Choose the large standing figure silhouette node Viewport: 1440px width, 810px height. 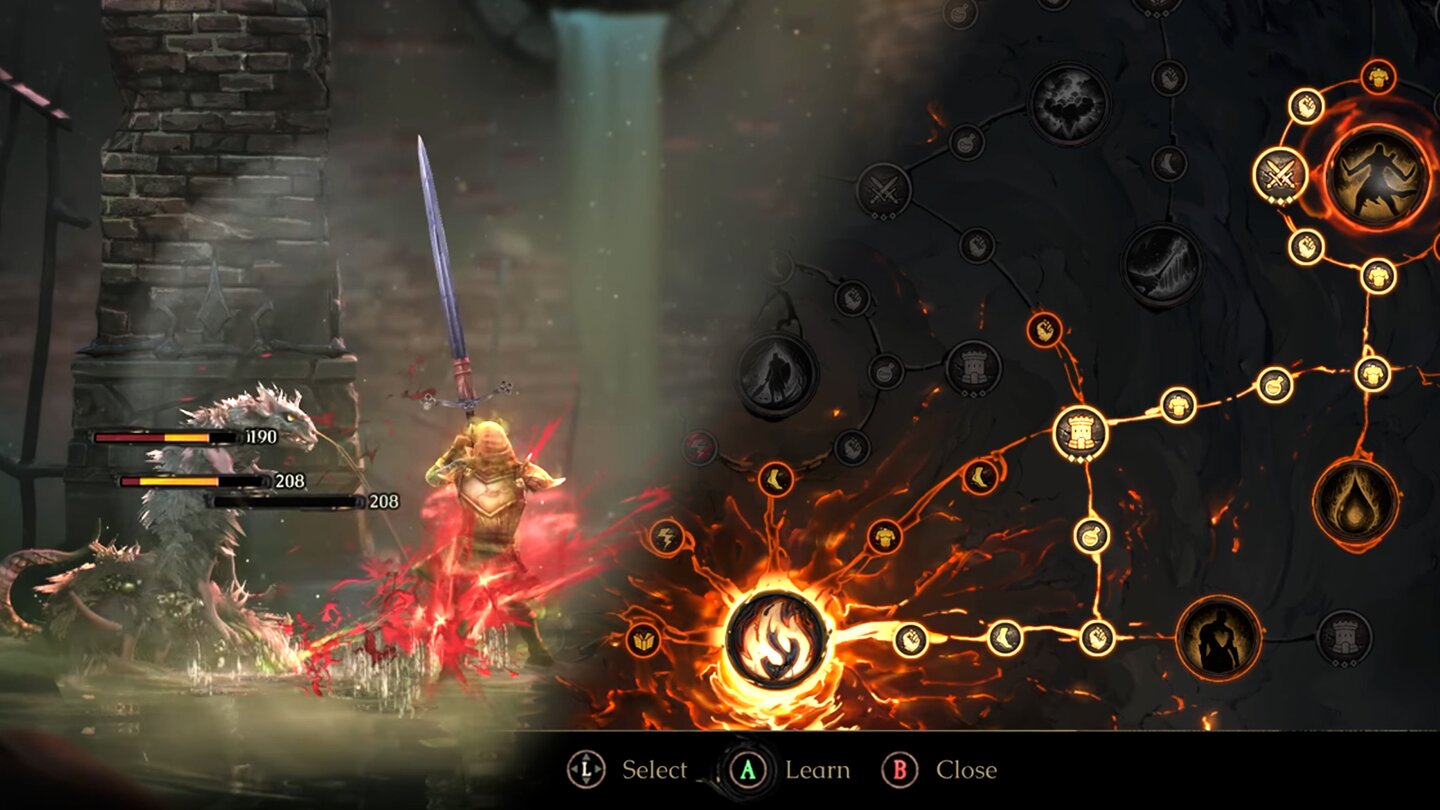tap(1218, 638)
